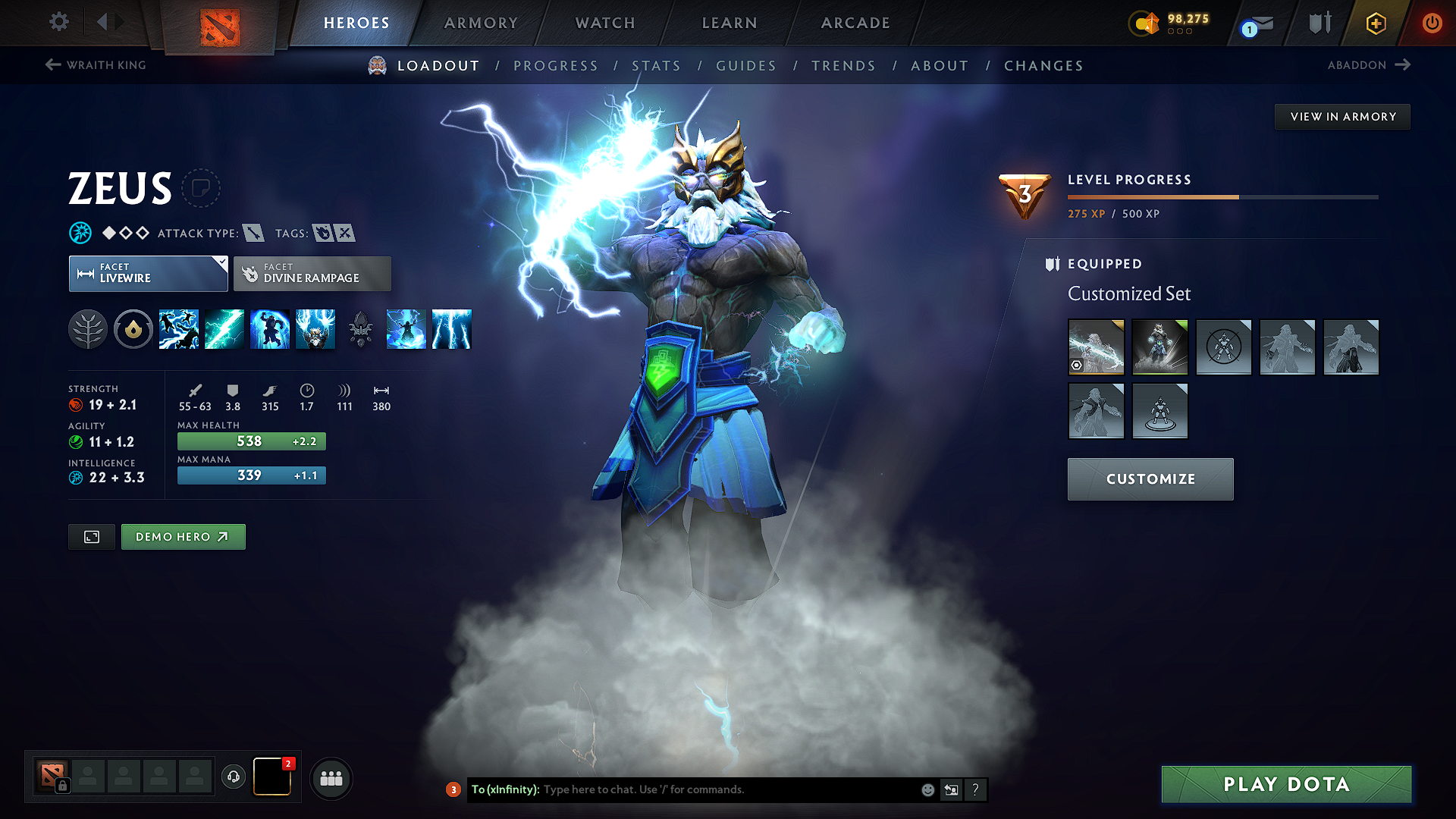The width and height of the screenshot is (1456, 819).
Task: Switch to the STATS tab
Action: point(657,66)
